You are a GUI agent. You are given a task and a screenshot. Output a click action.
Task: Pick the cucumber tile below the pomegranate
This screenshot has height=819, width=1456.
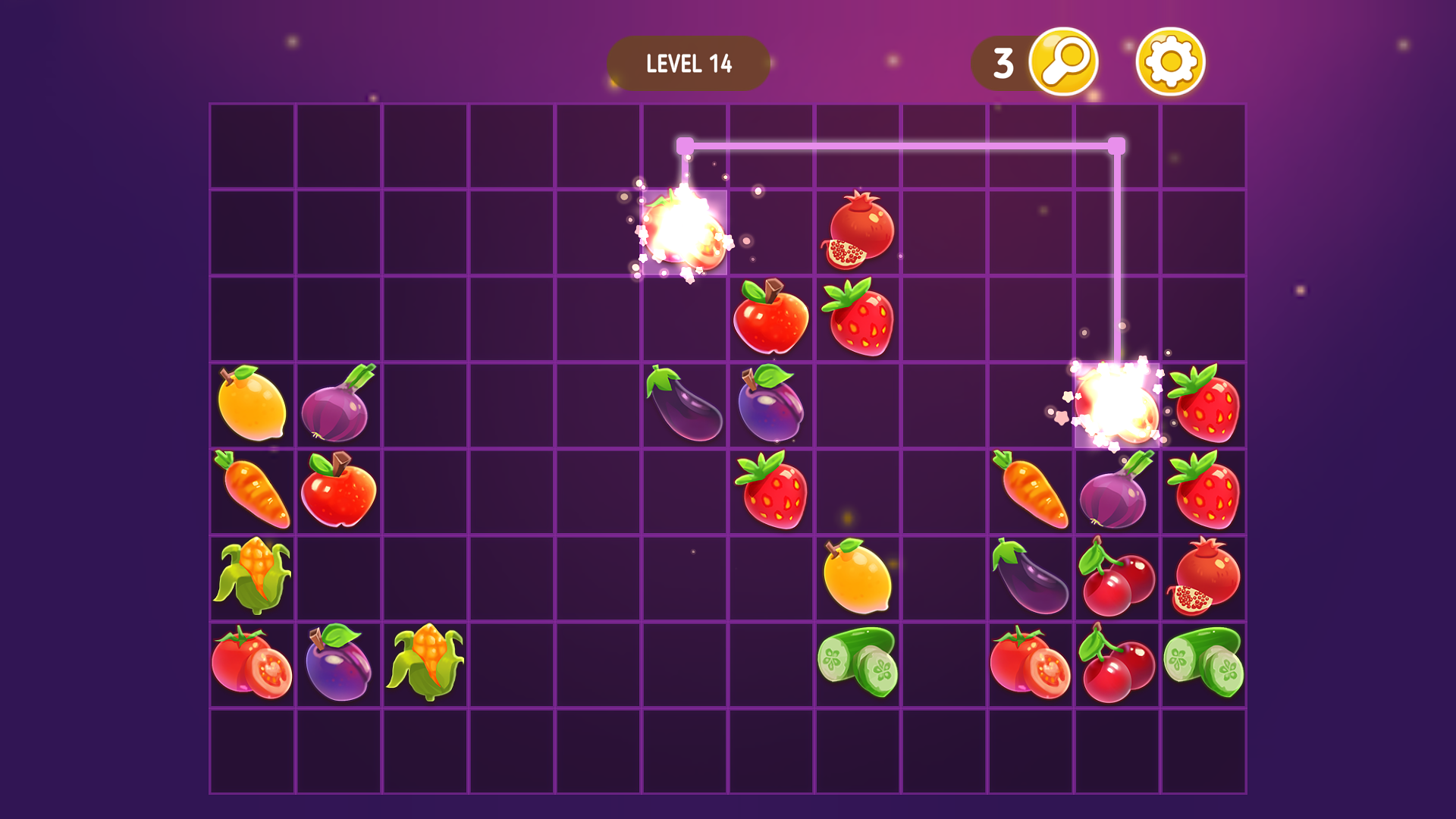[x=1204, y=664]
